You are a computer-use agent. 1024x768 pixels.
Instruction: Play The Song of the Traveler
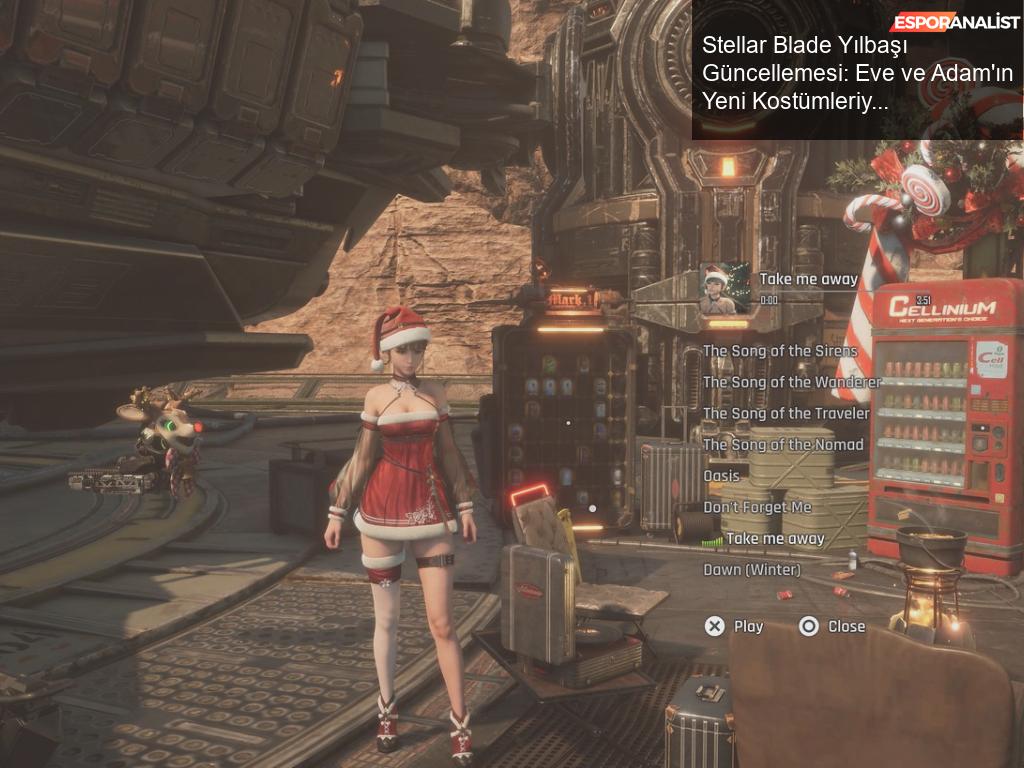click(x=786, y=413)
